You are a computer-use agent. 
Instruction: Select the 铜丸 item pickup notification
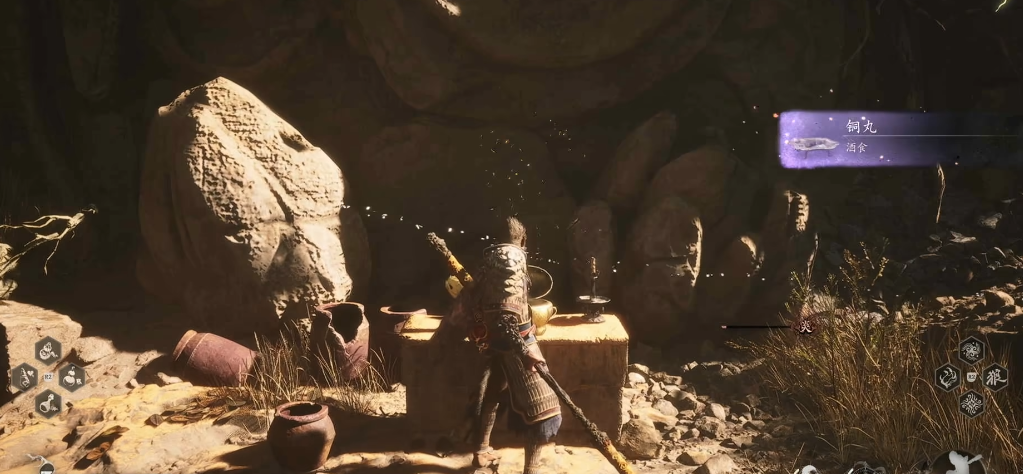point(880,139)
